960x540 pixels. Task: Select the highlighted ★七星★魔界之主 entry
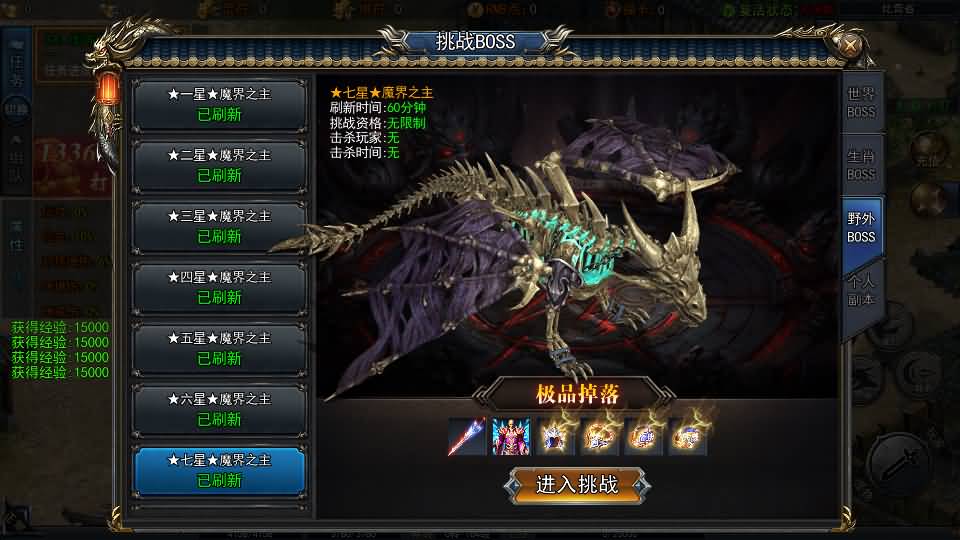click(x=220, y=470)
